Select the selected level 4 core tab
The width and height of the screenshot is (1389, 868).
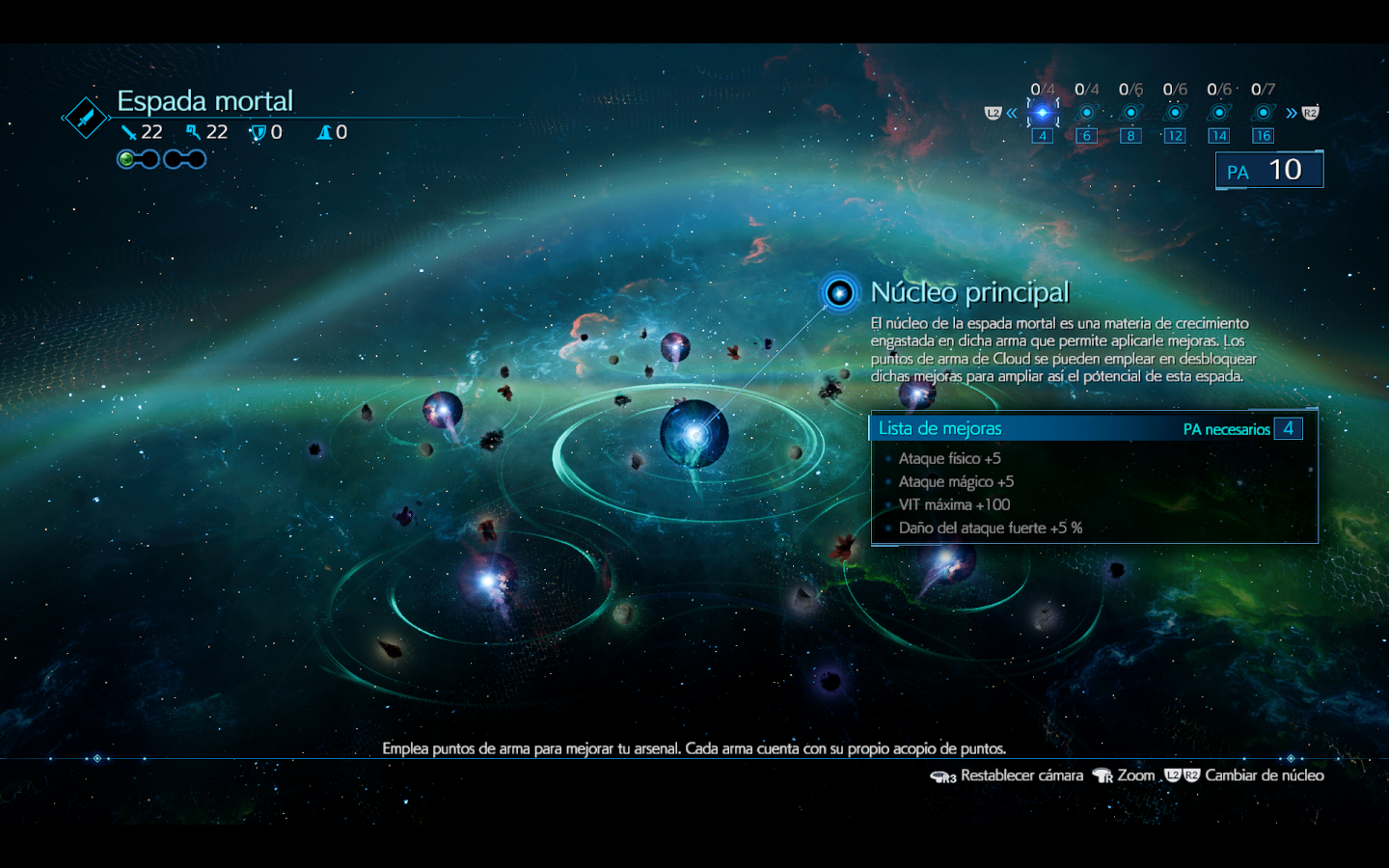pyautogui.click(x=1042, y=113)
